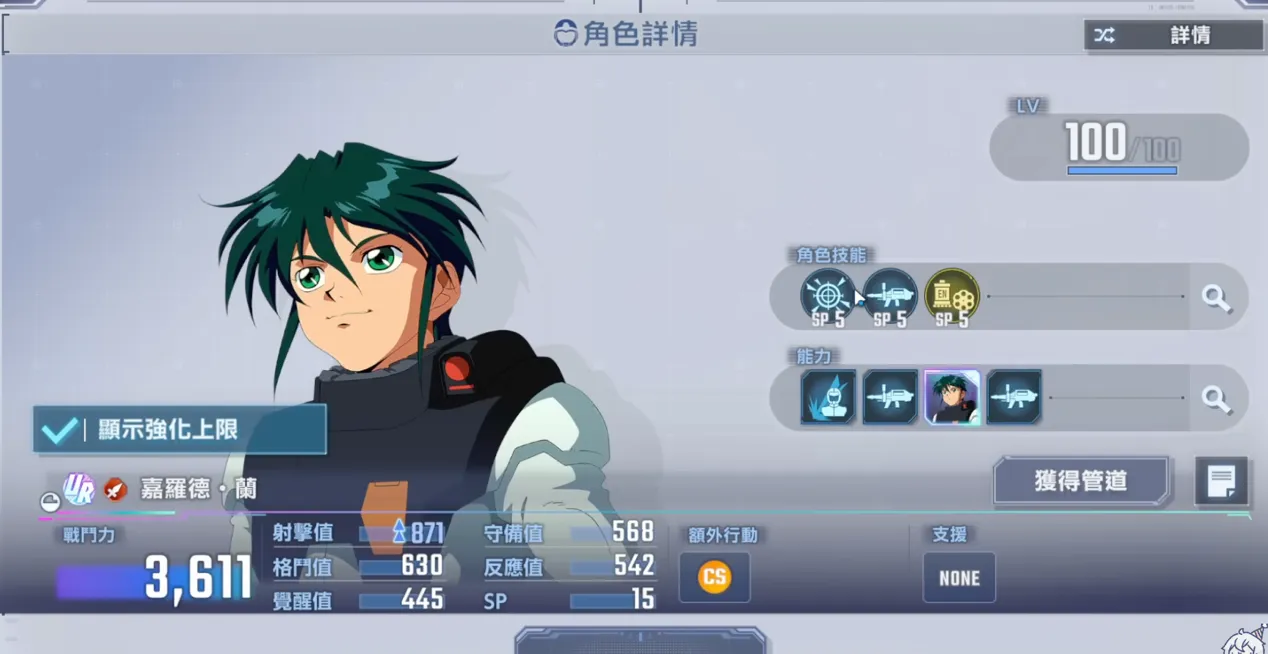The image size is (1268, 654).
Task: Toggle the 顯示強化上限 checkbox
Action: pos(59,430)
